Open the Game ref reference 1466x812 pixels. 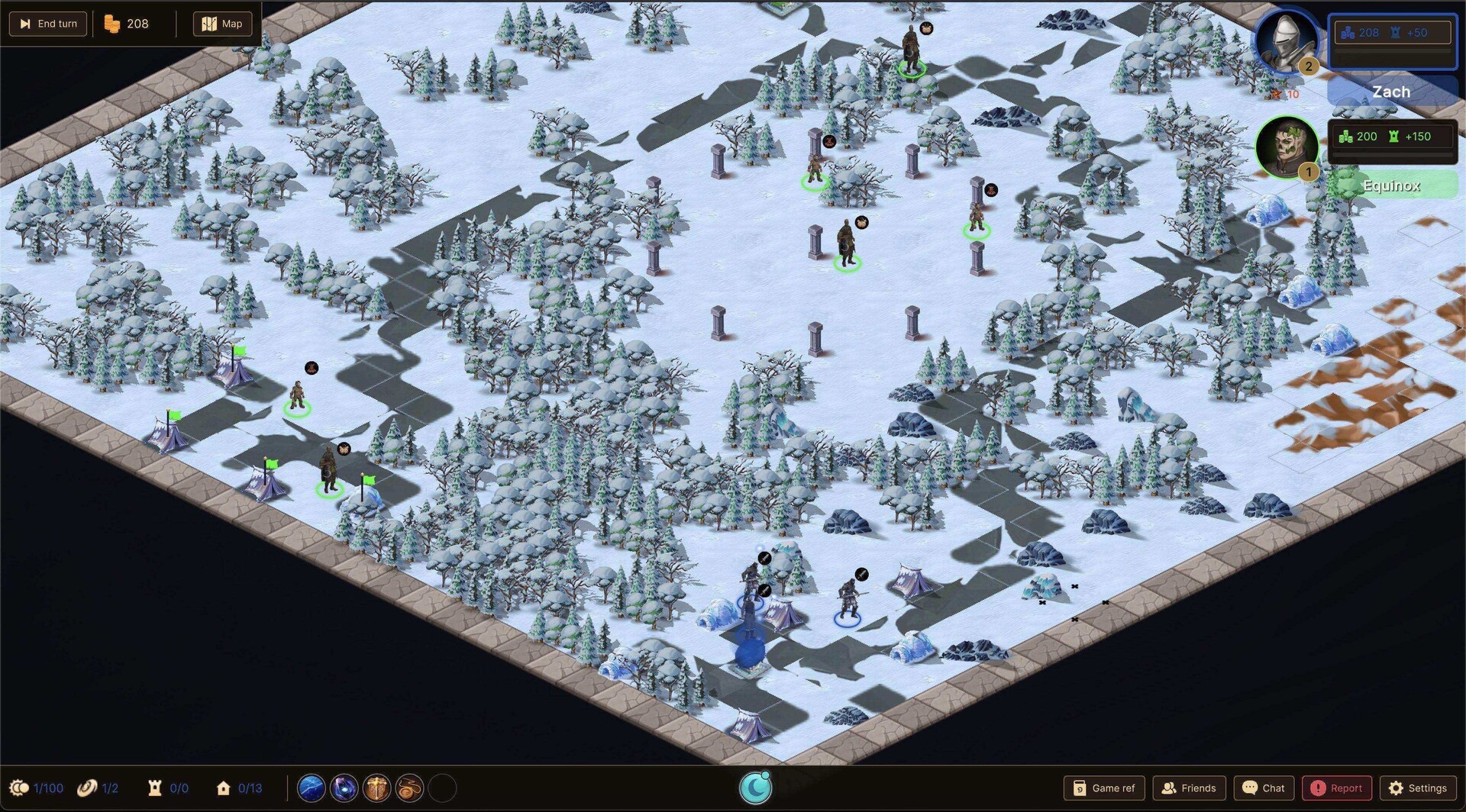(1103, 788)
